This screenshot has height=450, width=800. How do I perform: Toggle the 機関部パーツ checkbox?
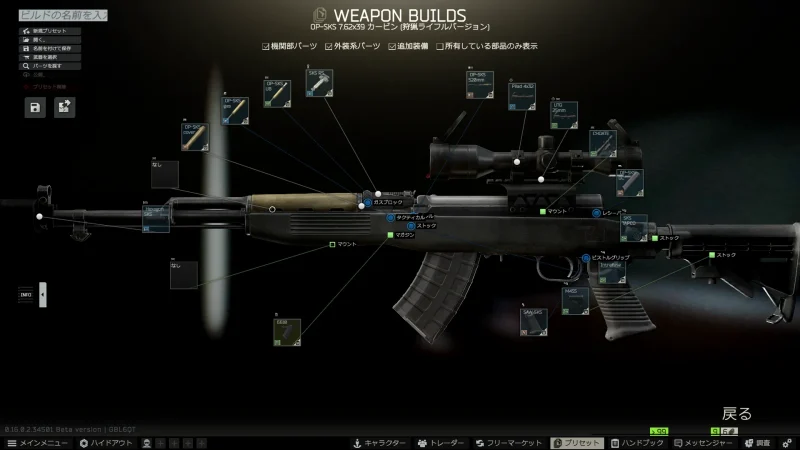pyautogui.click(x=265, y=46)
